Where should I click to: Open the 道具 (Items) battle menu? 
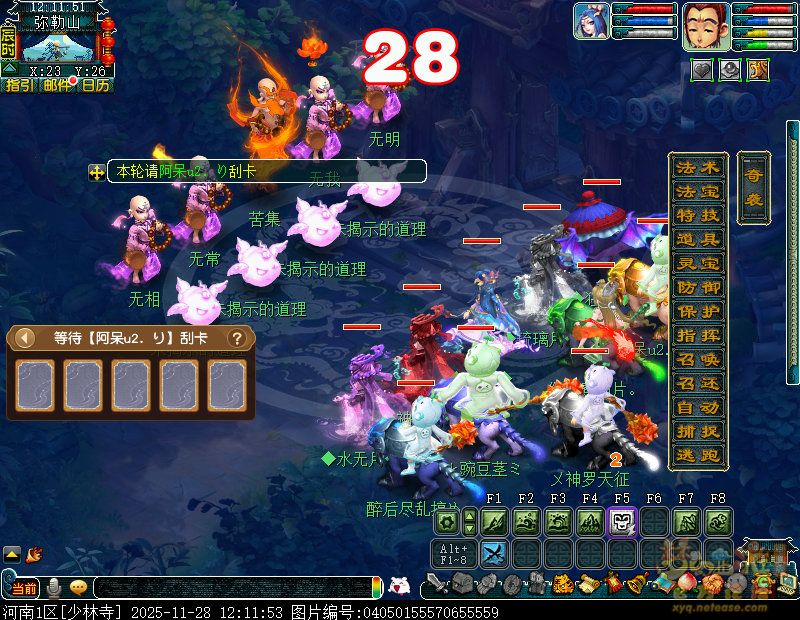[x=697, y=239]
